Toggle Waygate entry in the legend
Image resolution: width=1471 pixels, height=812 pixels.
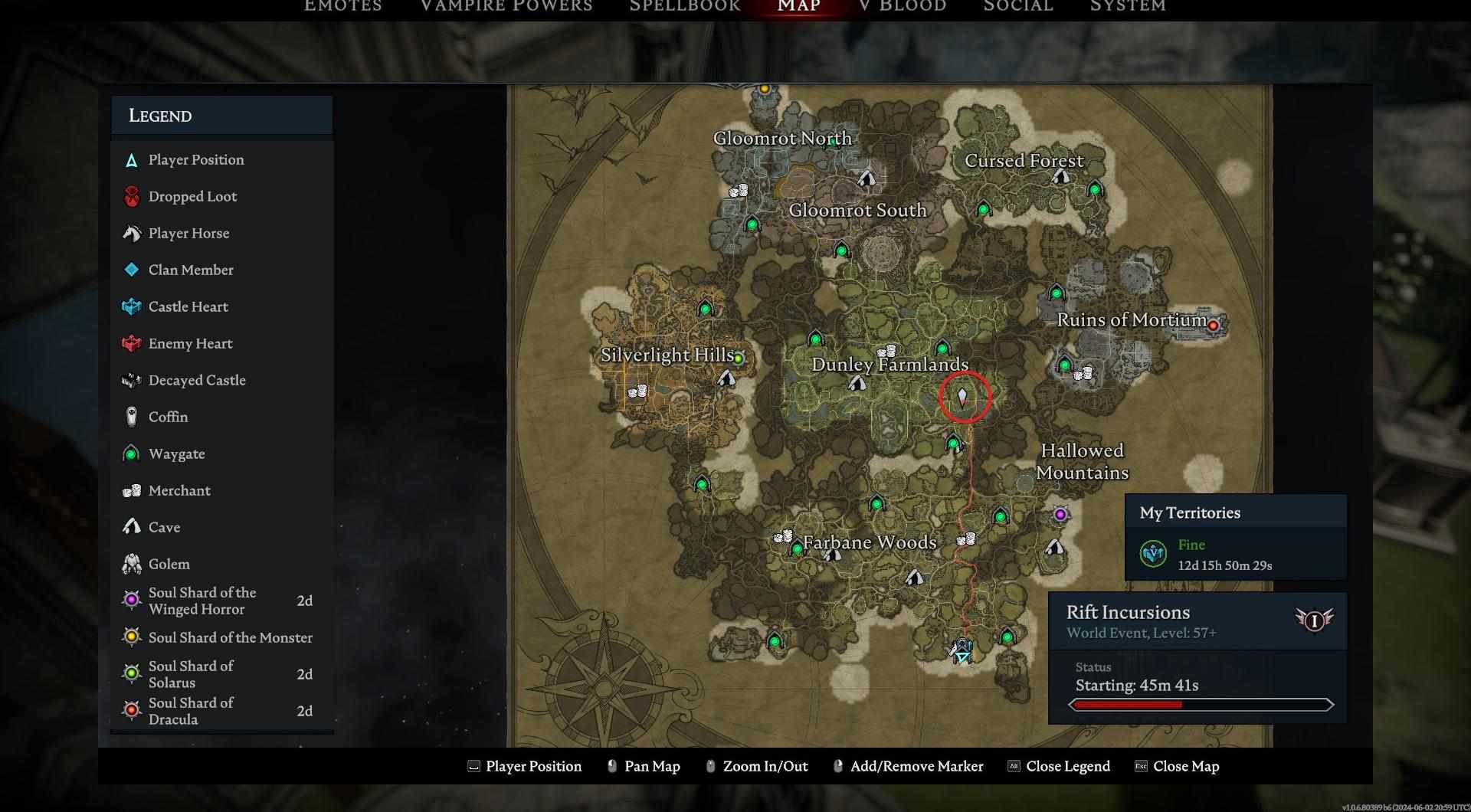tap(176, 453)
